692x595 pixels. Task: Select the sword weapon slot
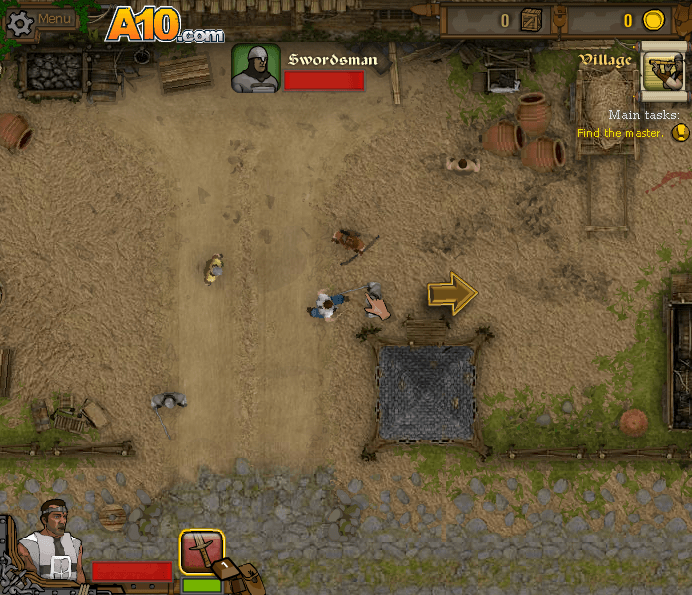coord(201,551)
